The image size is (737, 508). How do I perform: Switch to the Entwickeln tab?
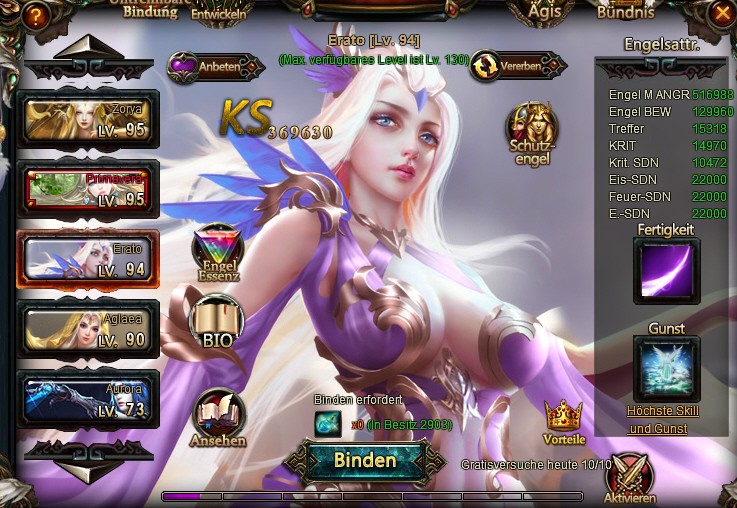pyautogui.click(x=221, y=12)
